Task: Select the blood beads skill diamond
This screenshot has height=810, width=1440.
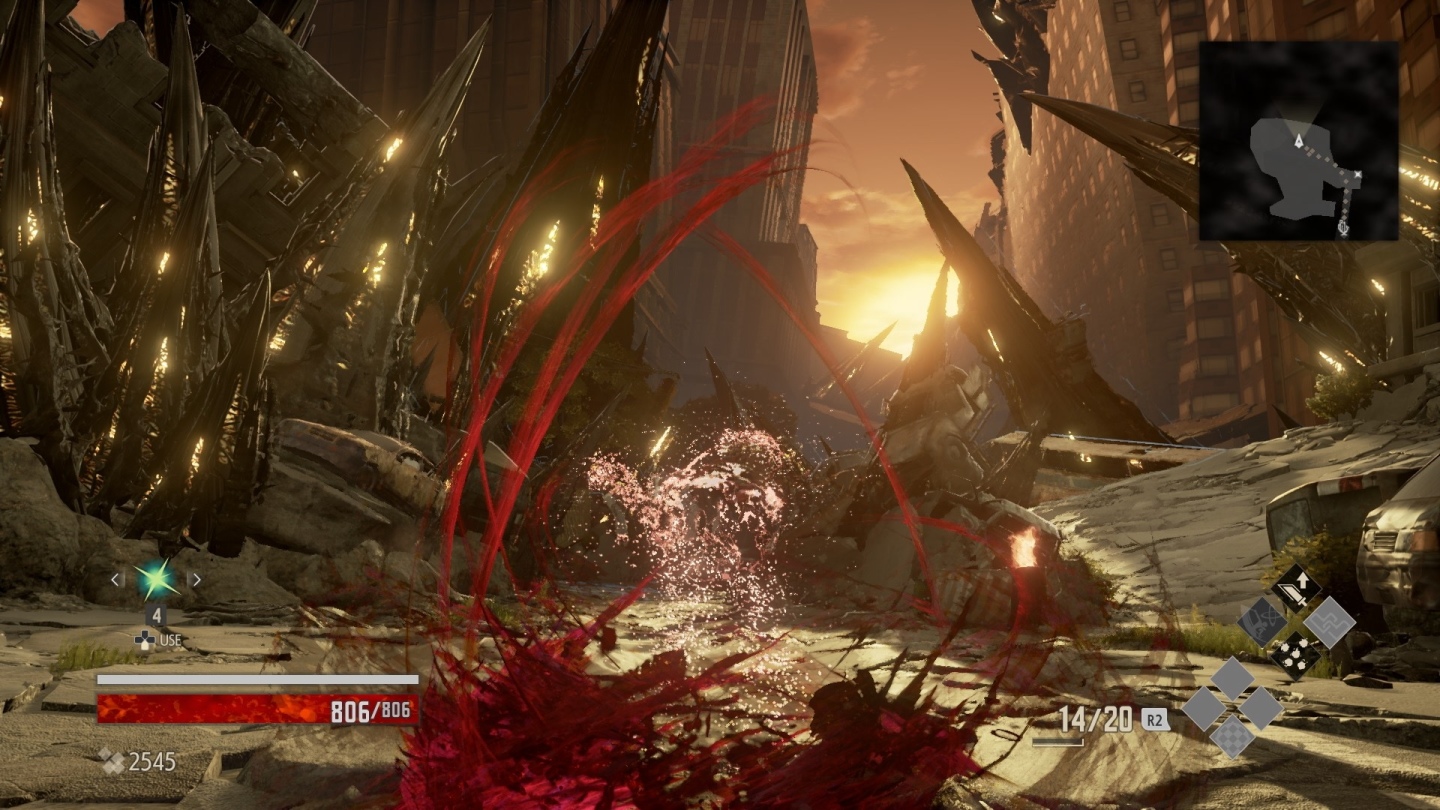Action: tap(1296, 654)
